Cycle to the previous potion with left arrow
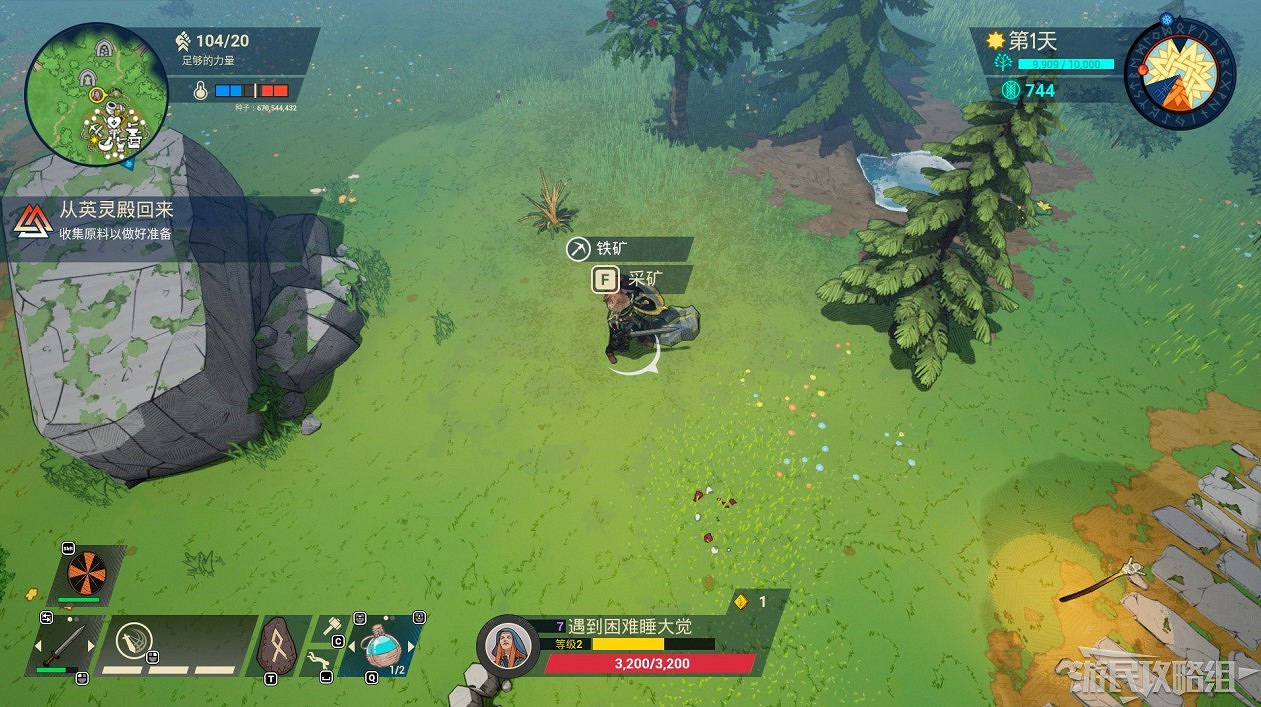 pos(350,646)
